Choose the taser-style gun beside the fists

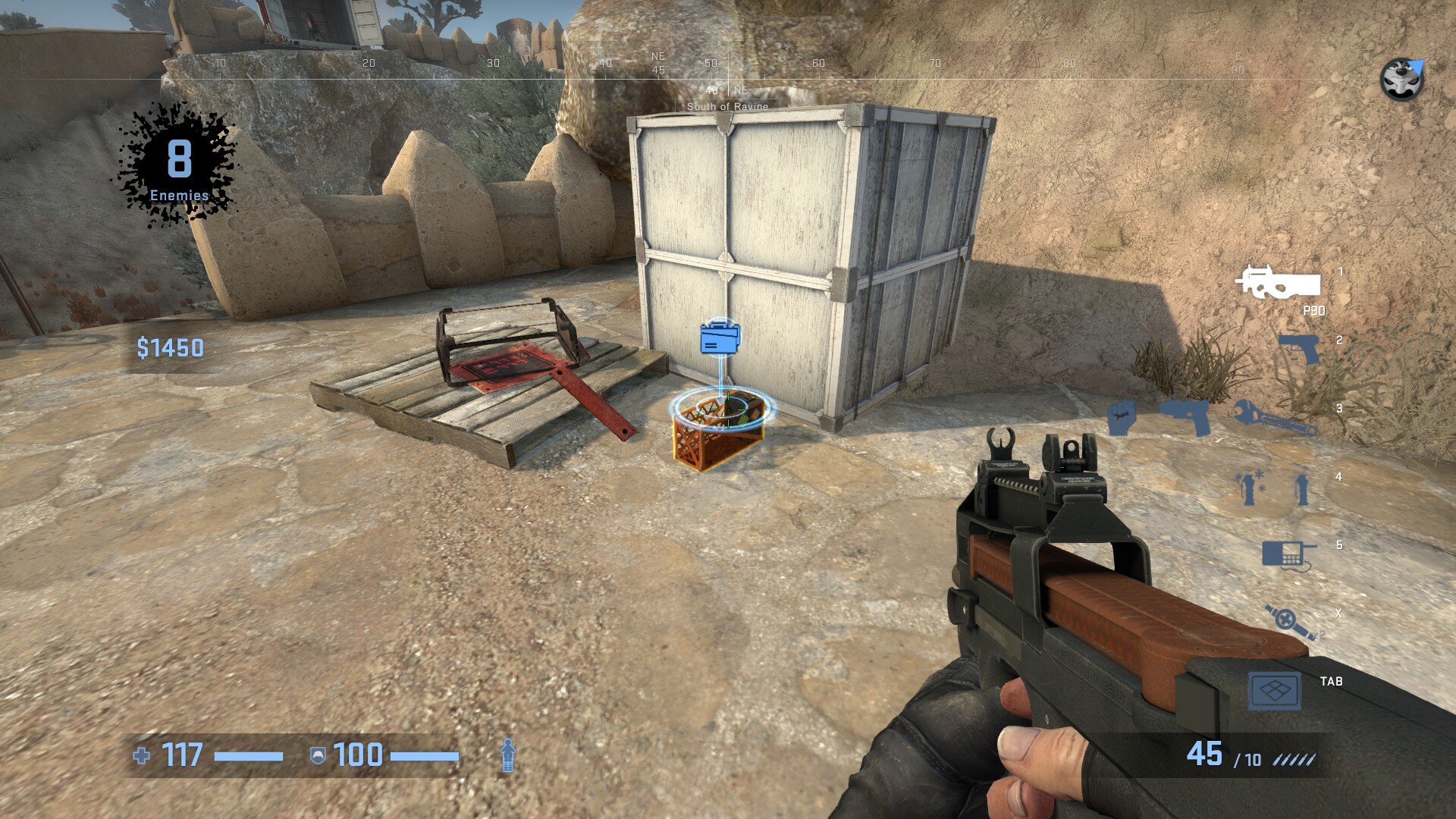pyautogui.click(x=1185, y=416)
